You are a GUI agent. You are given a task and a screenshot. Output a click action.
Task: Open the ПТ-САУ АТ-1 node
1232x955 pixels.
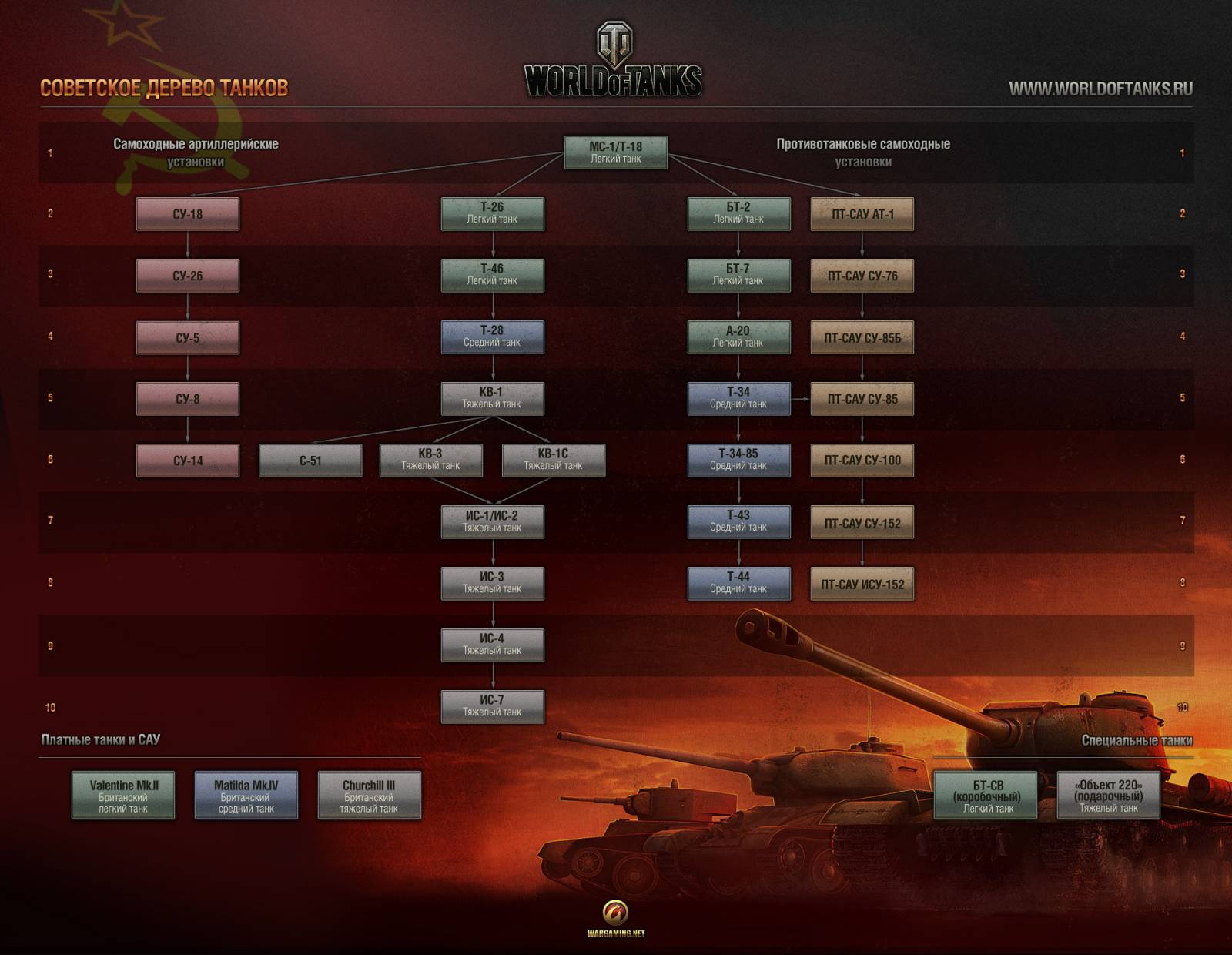click(x=862, y=214)
